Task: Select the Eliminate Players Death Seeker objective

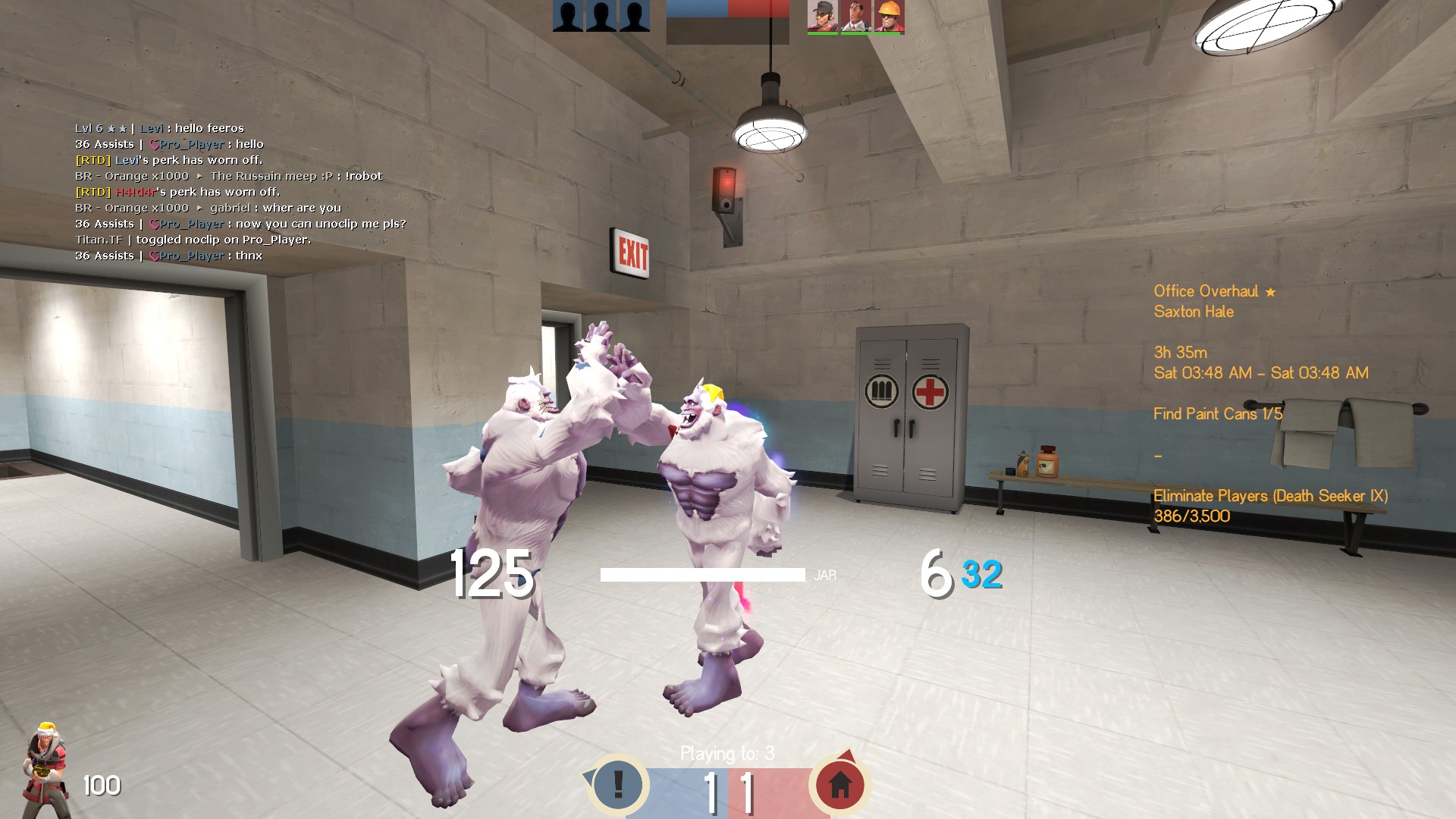Action: (x=1270, y=496)
